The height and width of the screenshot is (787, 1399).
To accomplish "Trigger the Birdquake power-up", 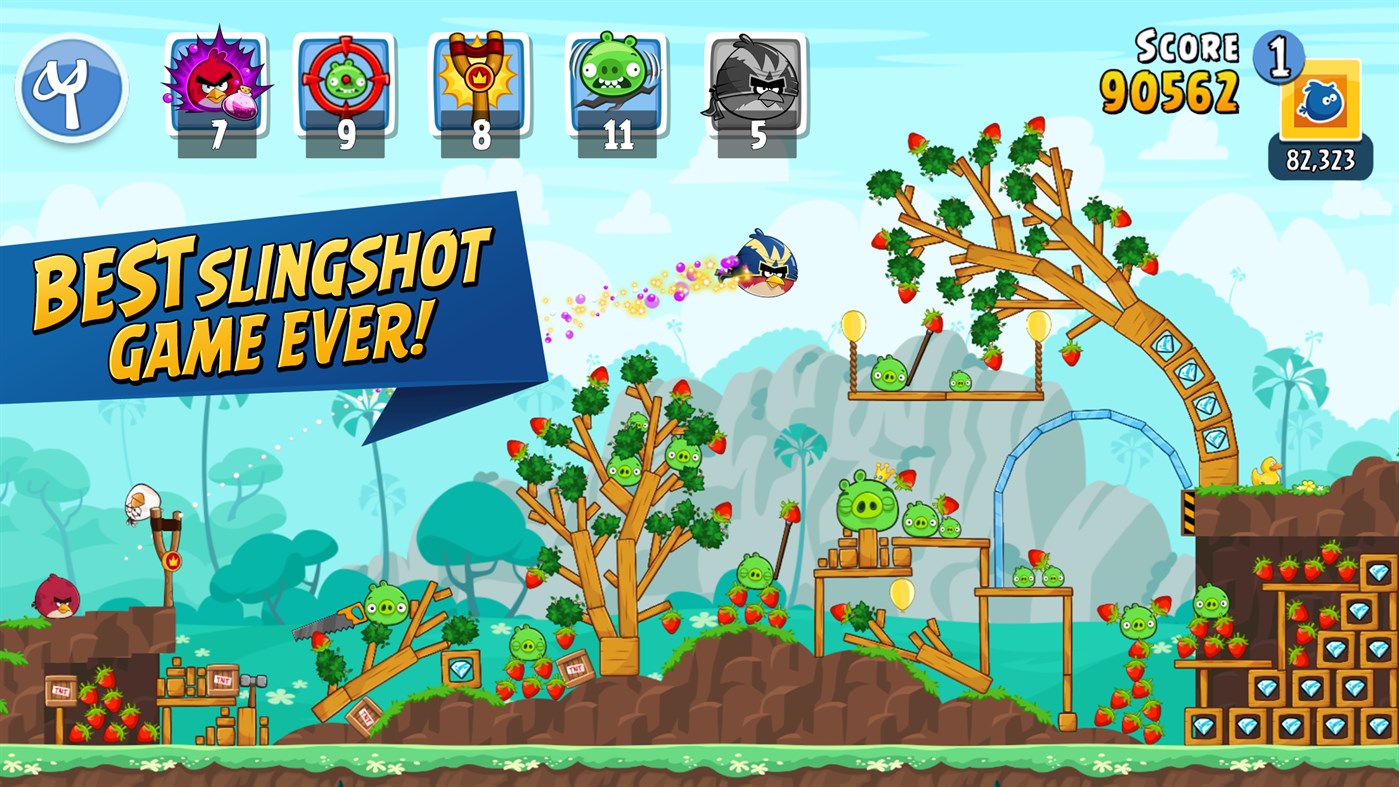I will pyautogui.click(x=614, y=80).
